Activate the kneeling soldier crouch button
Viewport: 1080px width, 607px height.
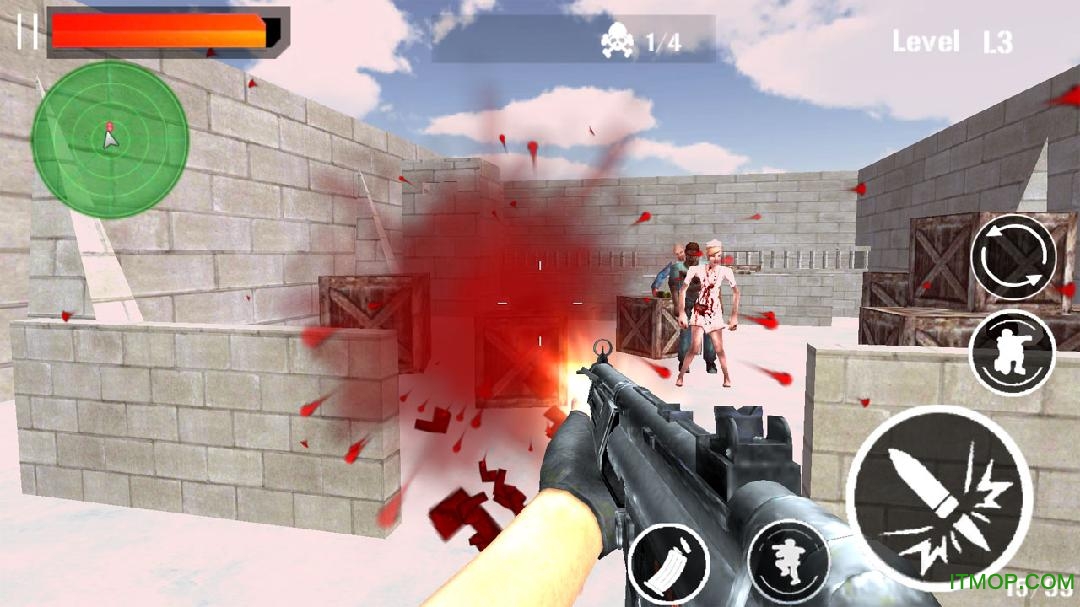1012,352
